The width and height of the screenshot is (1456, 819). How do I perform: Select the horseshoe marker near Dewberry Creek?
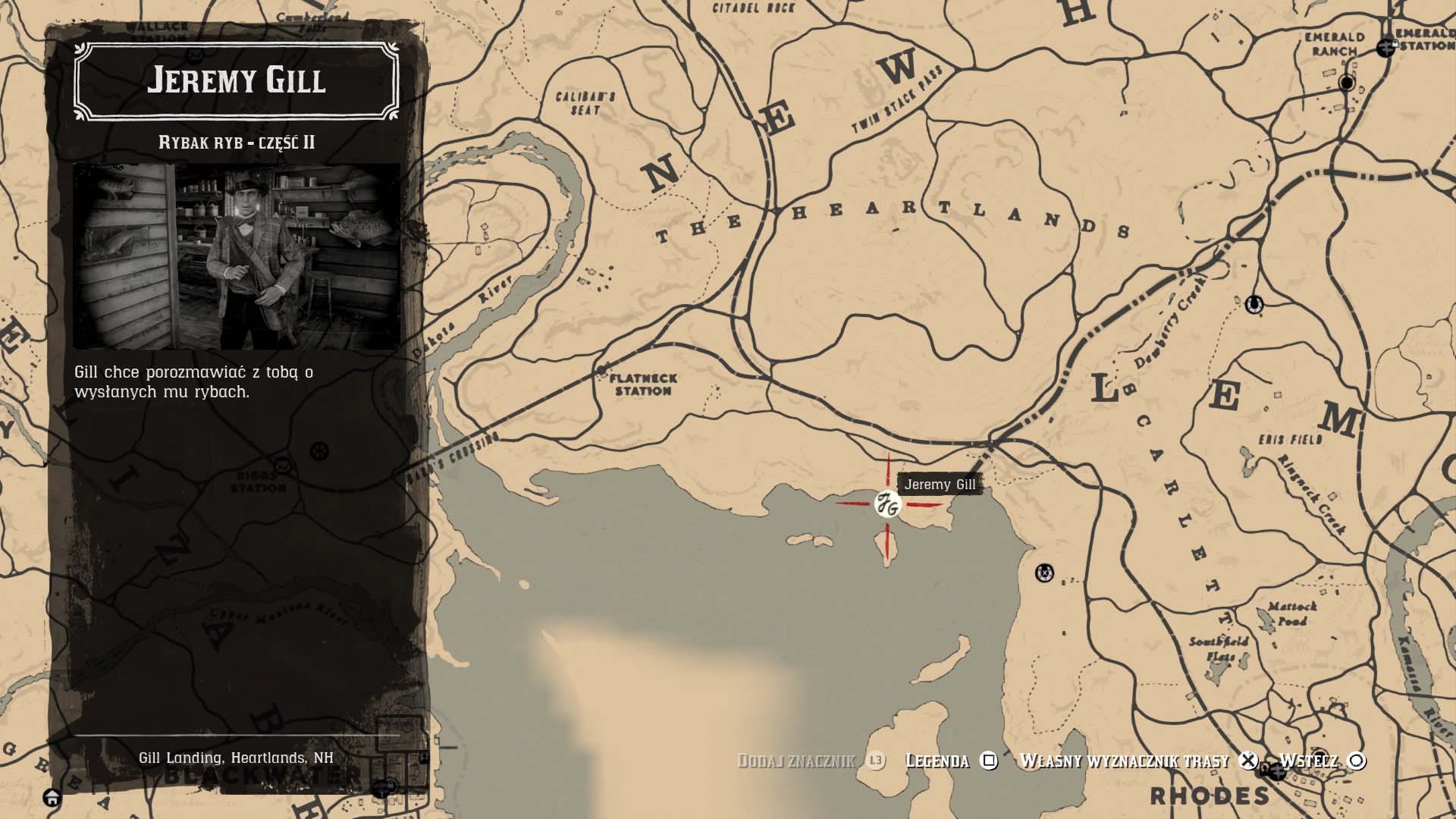[1254, 305]
